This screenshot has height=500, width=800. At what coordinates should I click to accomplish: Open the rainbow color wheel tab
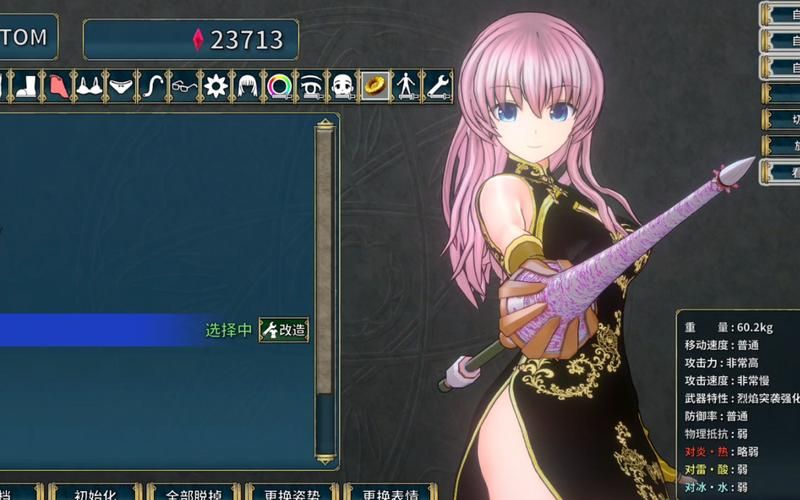coord(278,86)
